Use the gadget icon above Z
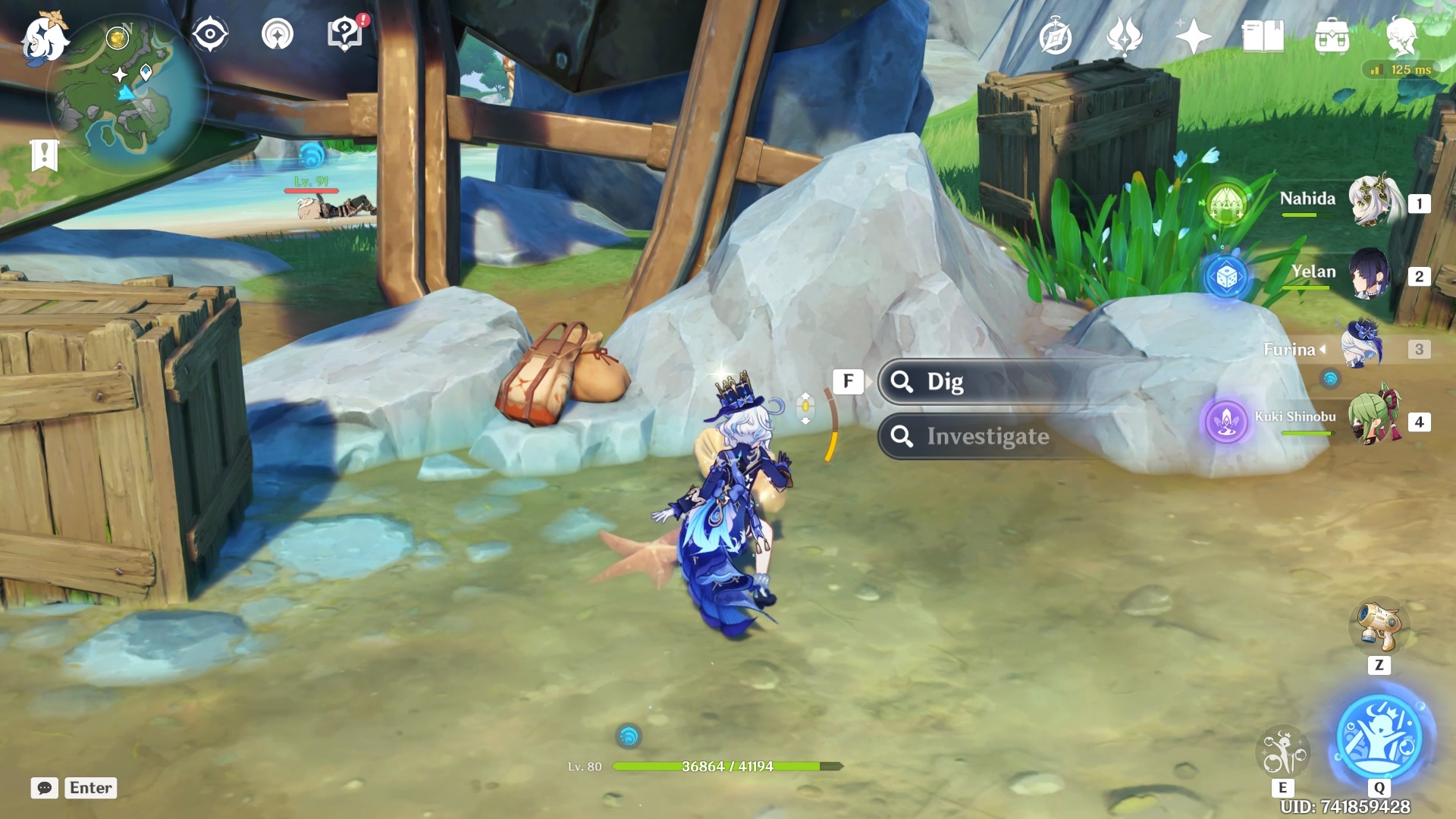 pyautogui.click(x=1379, y=628)
